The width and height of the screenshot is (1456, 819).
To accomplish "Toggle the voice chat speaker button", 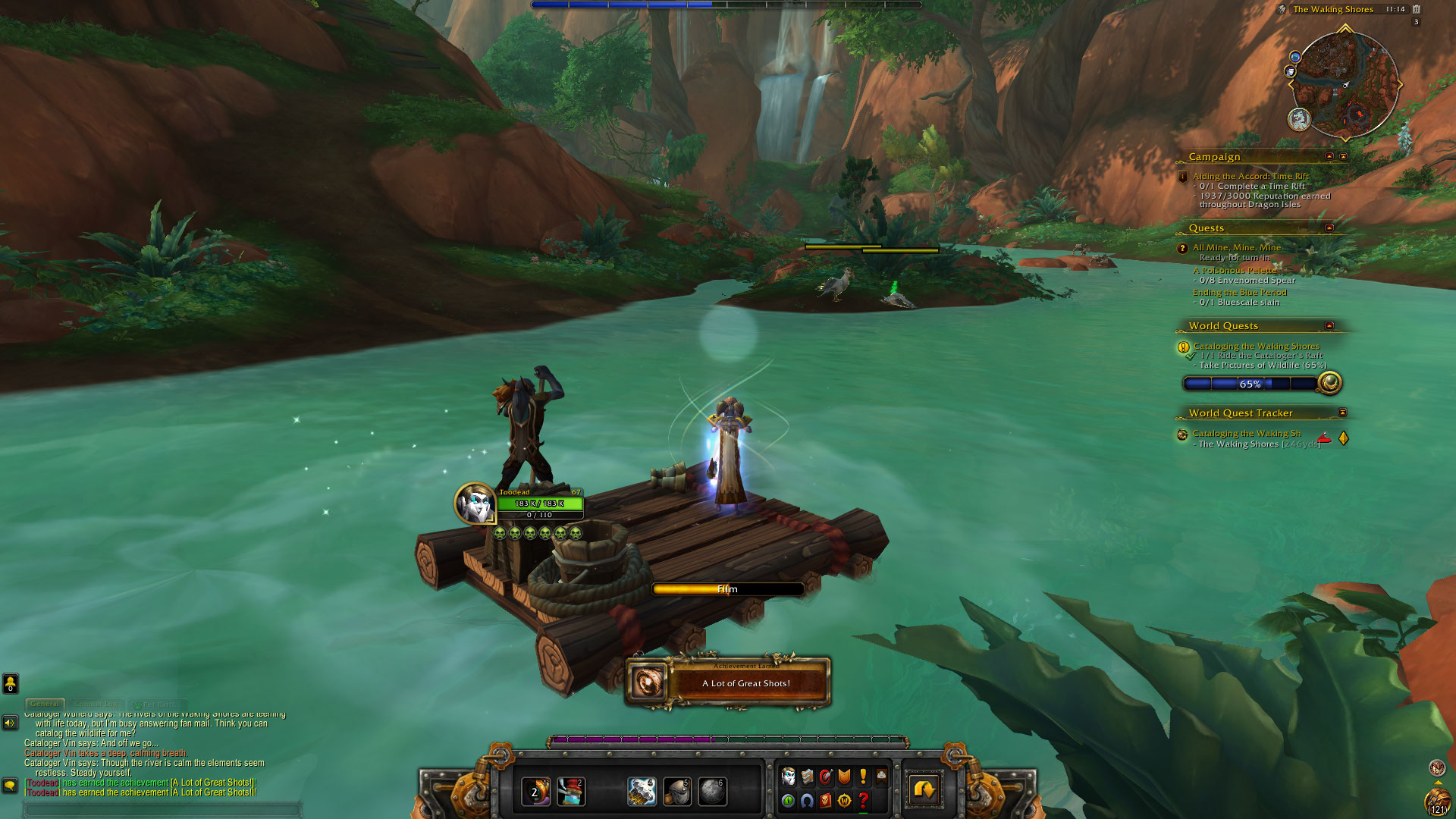I will pos(10,723).
